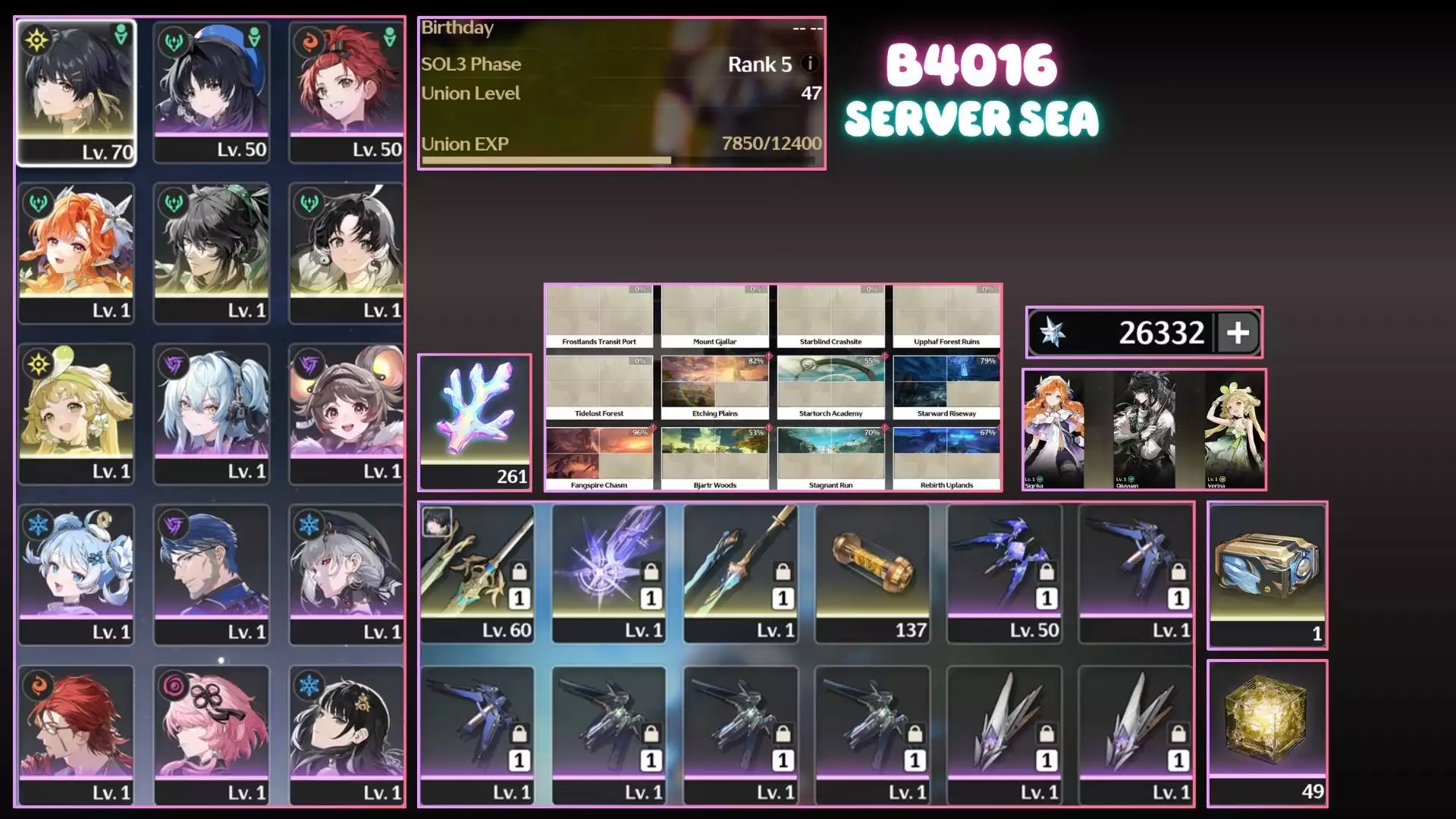Image resolution: width=1456 pixels, height=819 pixels.
Task: Click the info icon beside Rank 5
Action: [x=810, y=64]
